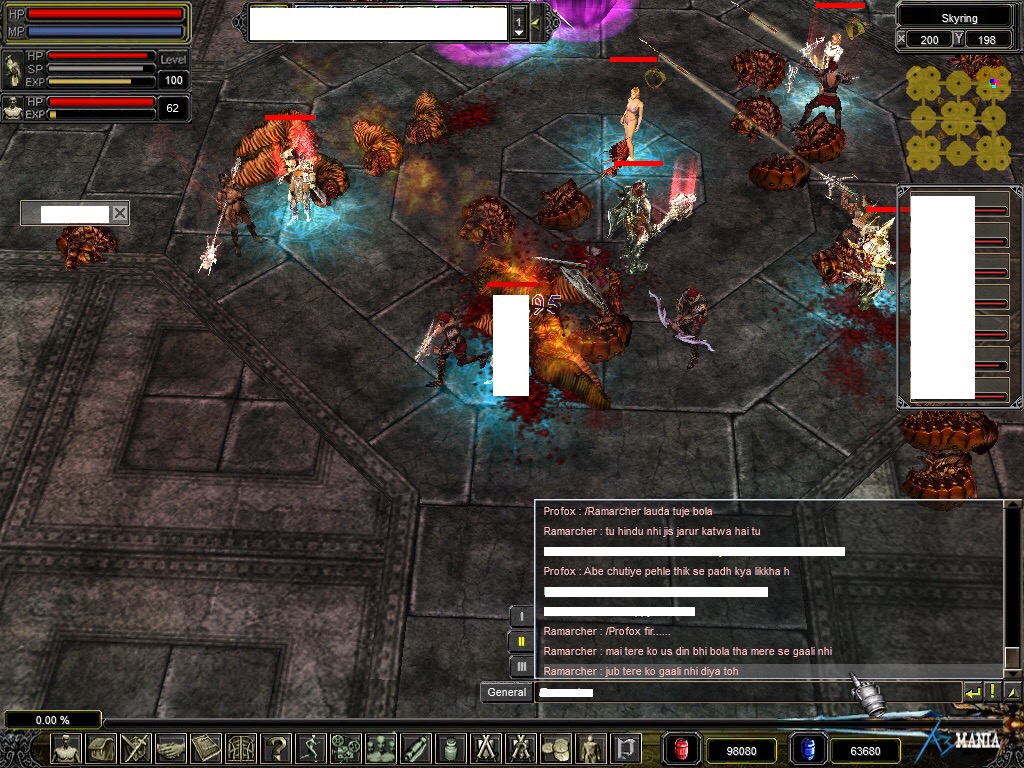This screenshot has height=768, width=1024.
Task: Click the handshake trade icon
Action: coord(171,748)
